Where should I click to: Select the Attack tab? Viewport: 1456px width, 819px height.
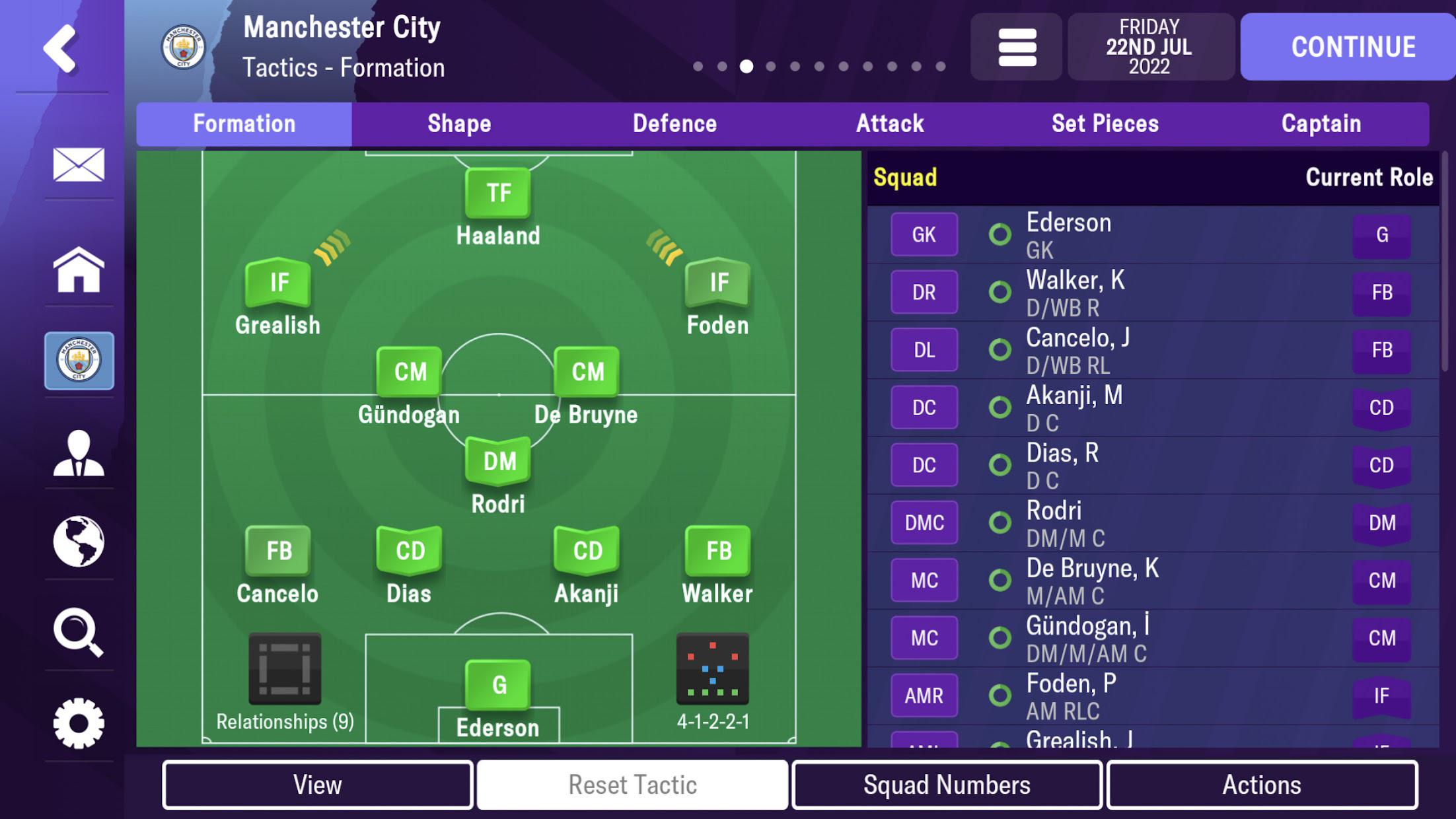point(890,124)
